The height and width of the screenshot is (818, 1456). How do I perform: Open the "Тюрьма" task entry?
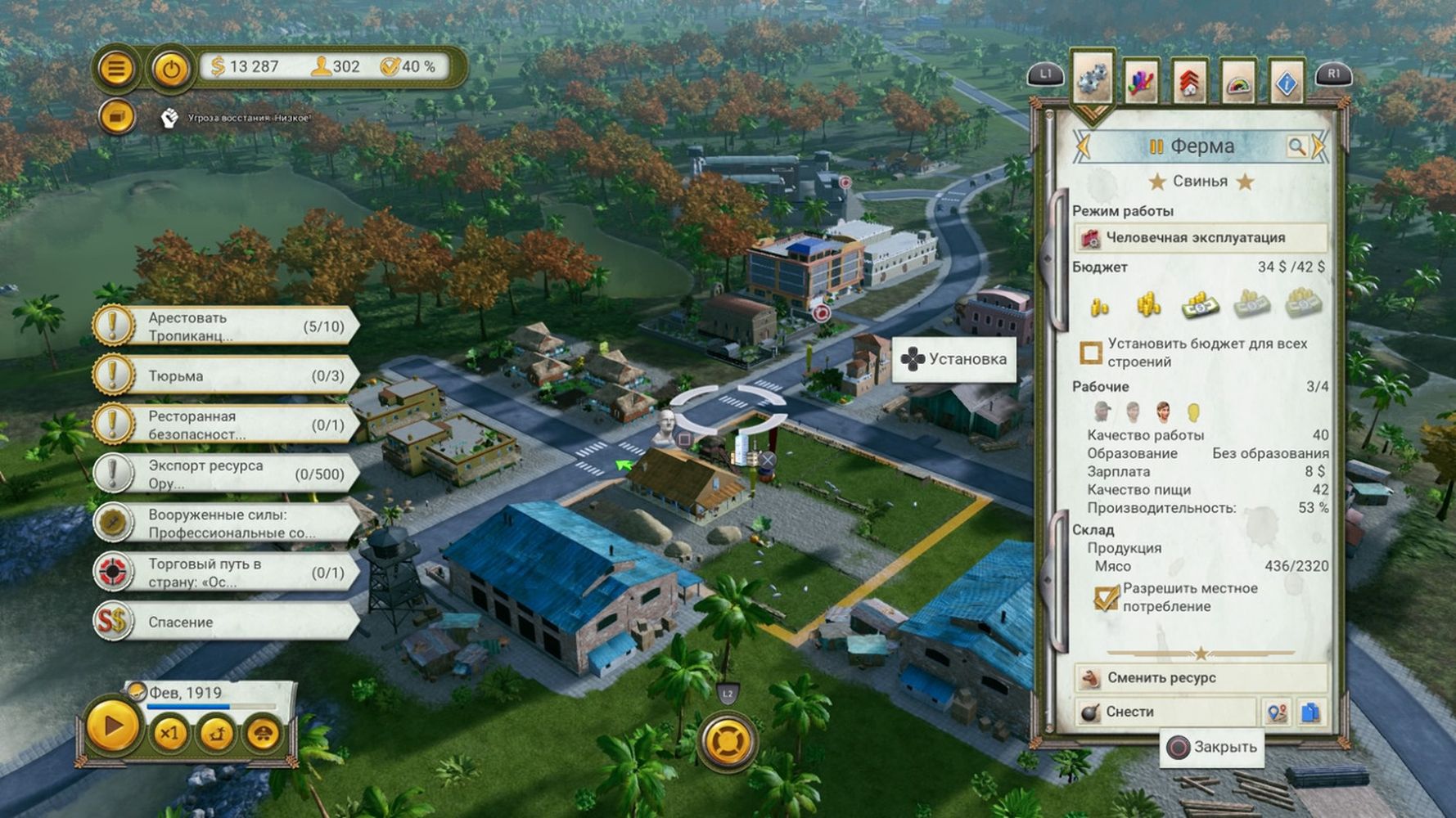click(x=225, y=375)
